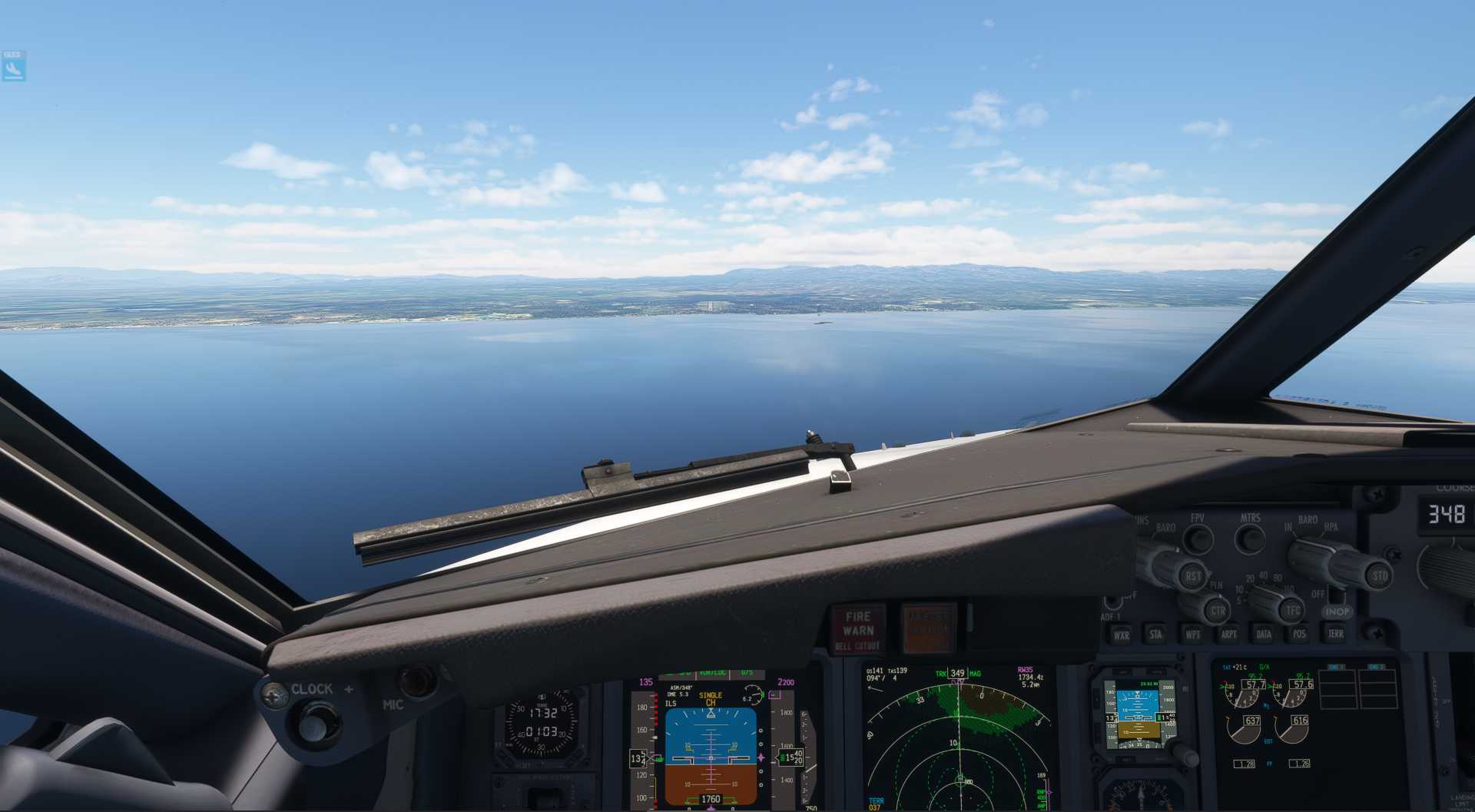Push the RST minimums reset button
The width and height of the screenshot is (1475, 812).
coord(1192,576)
